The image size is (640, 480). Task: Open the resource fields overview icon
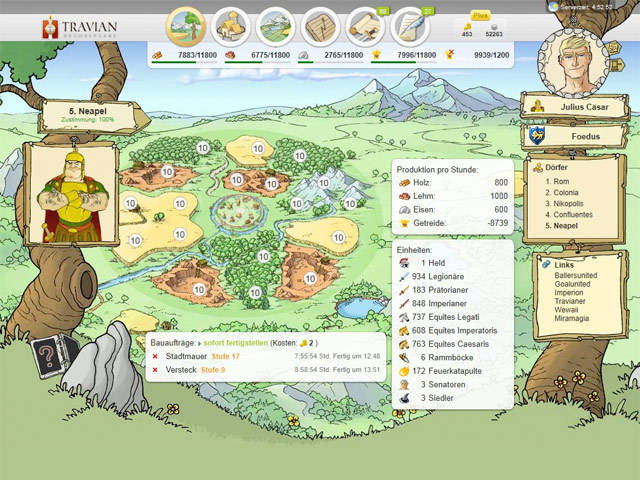tap(186, 25)
